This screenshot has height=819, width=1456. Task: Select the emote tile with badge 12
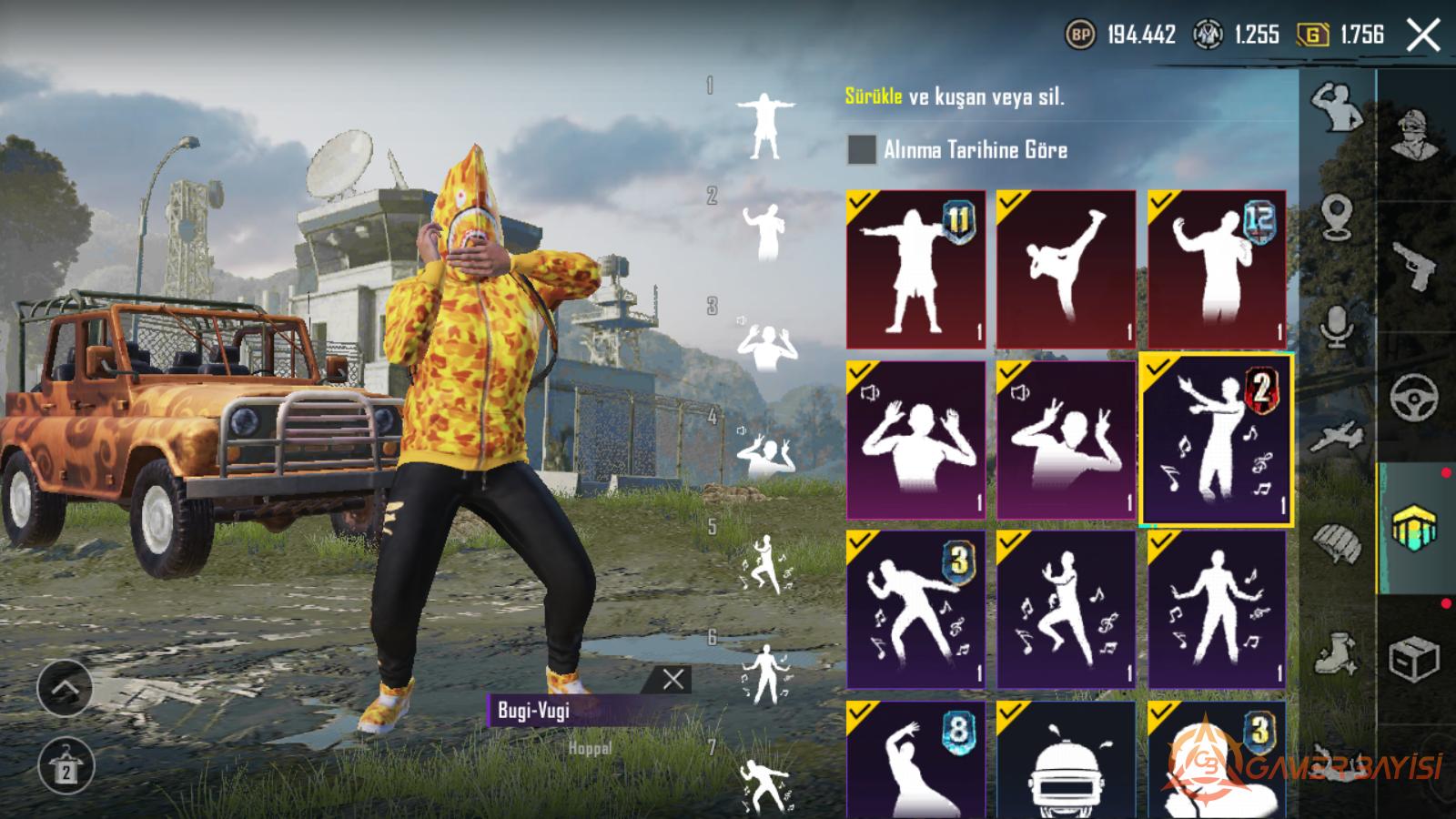[1217, 269]
